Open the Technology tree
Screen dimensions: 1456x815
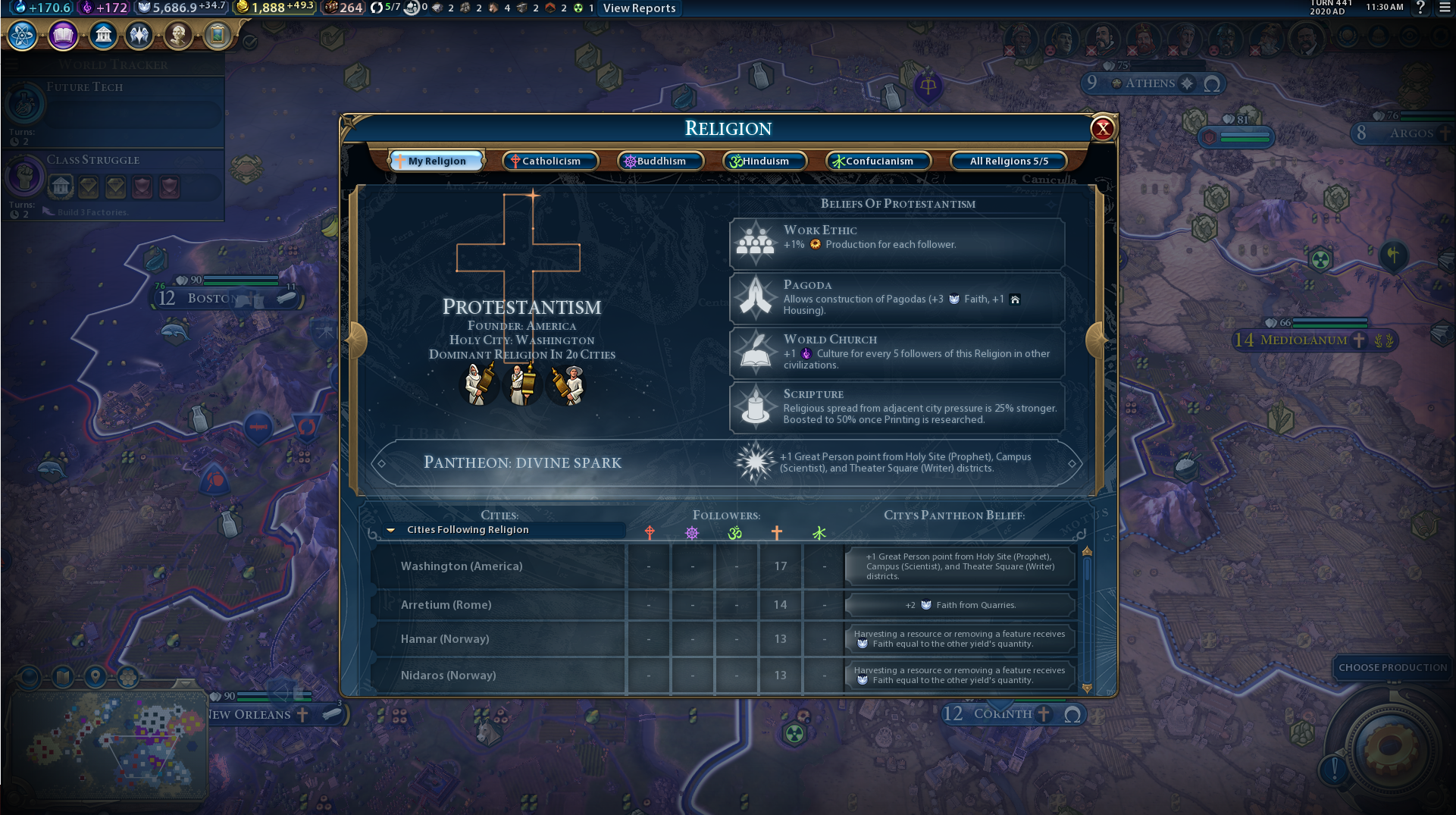(x=22, y=35)
